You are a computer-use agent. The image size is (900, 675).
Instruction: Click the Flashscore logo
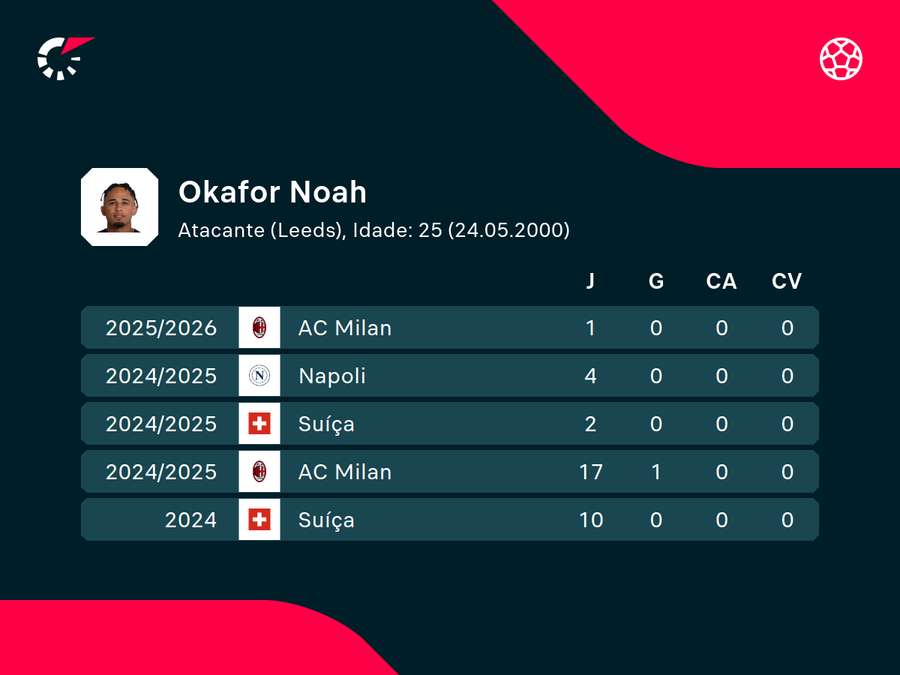point(63,58)
